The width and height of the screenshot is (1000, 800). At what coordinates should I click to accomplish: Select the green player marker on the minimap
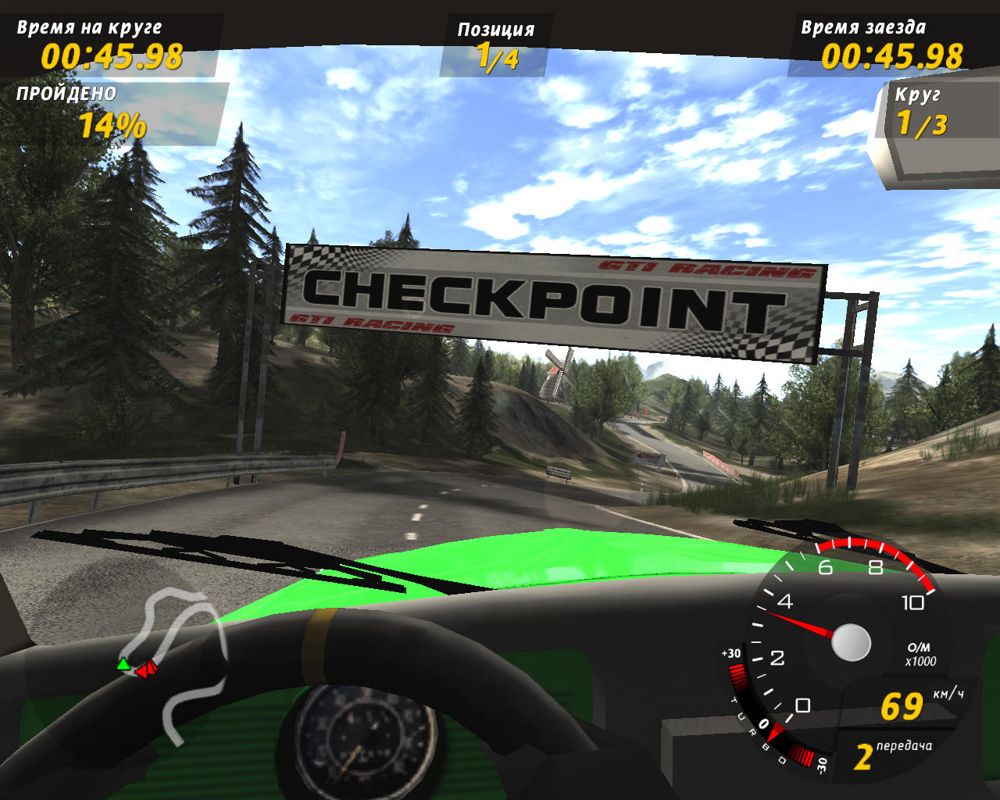point(123,663)
